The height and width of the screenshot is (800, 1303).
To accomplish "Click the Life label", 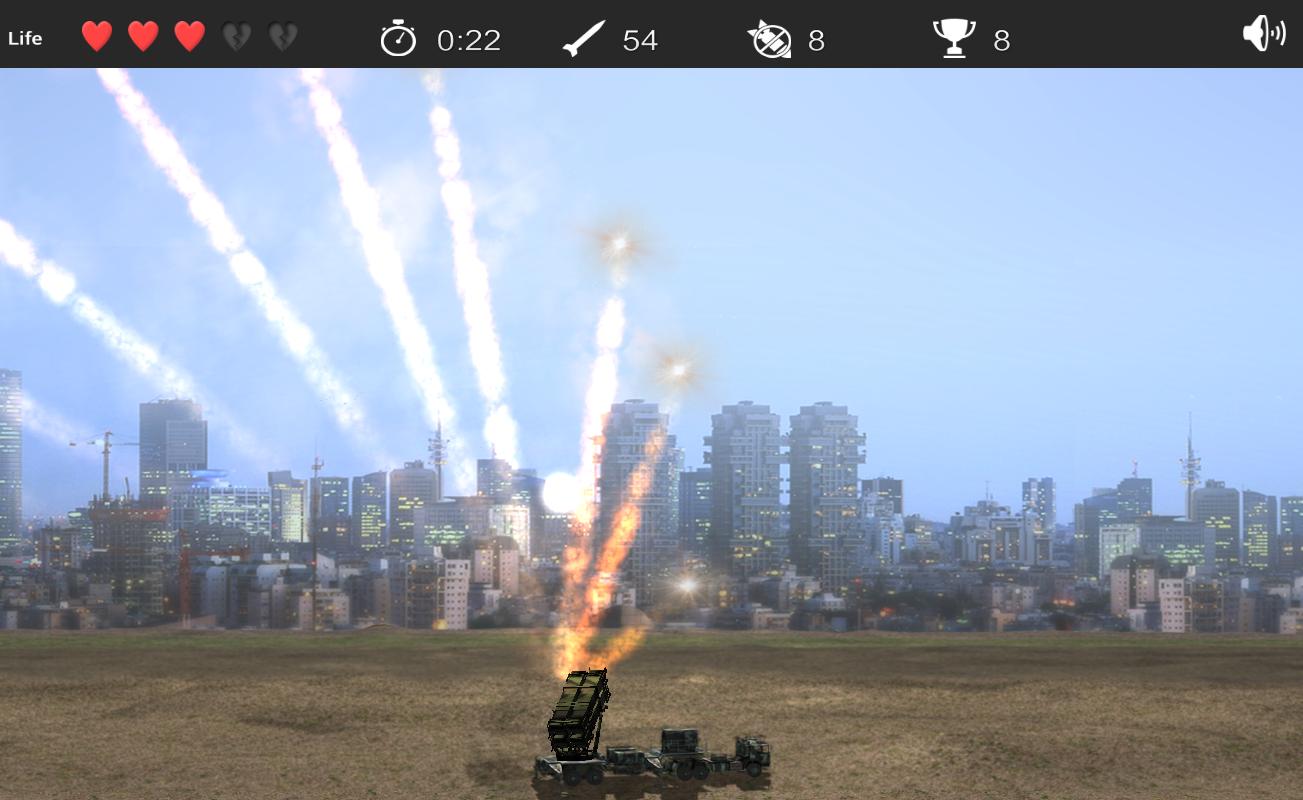I will pos(24,38).
